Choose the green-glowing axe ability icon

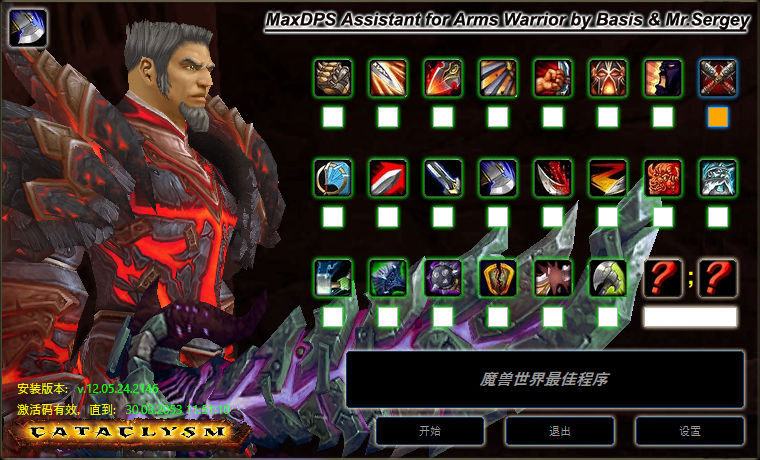click(608, 278)
